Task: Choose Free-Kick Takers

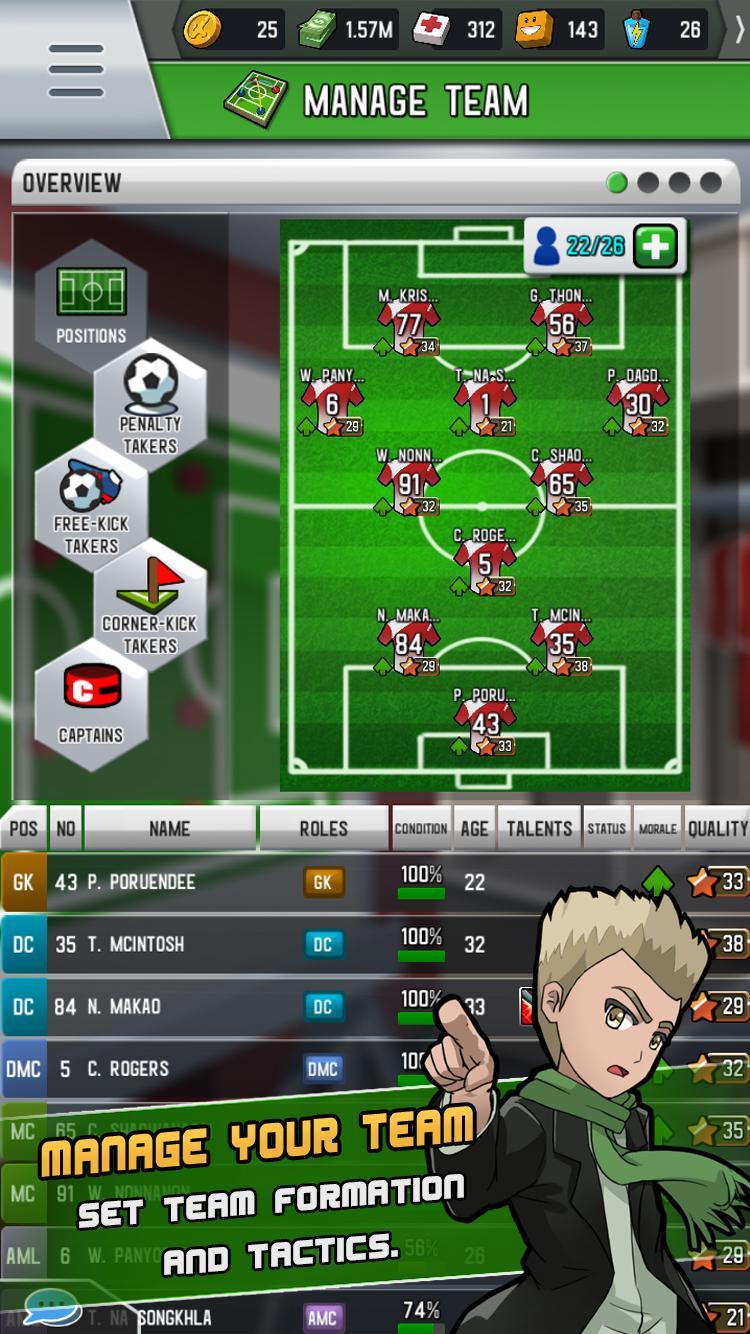Action: pos(91,505)
